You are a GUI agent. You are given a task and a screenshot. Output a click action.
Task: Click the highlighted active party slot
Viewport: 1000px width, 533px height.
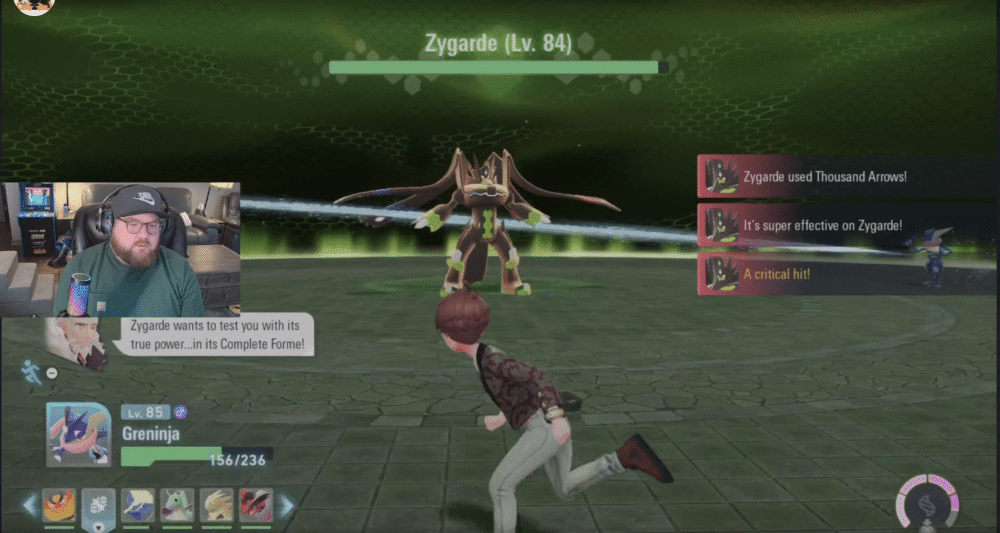coord(98,505)
